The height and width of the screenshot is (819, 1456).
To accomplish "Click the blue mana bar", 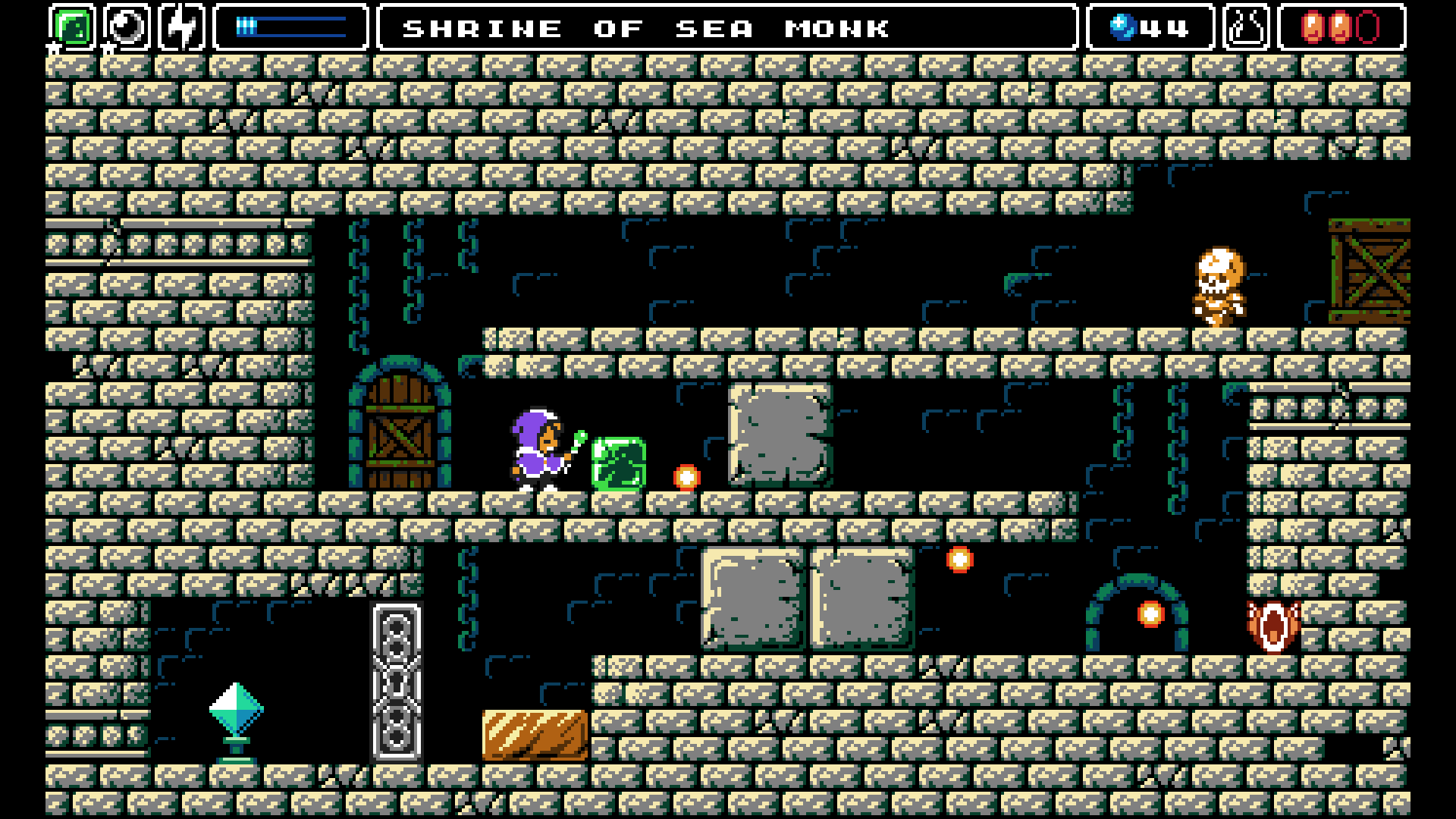I will tap(290, 25).
